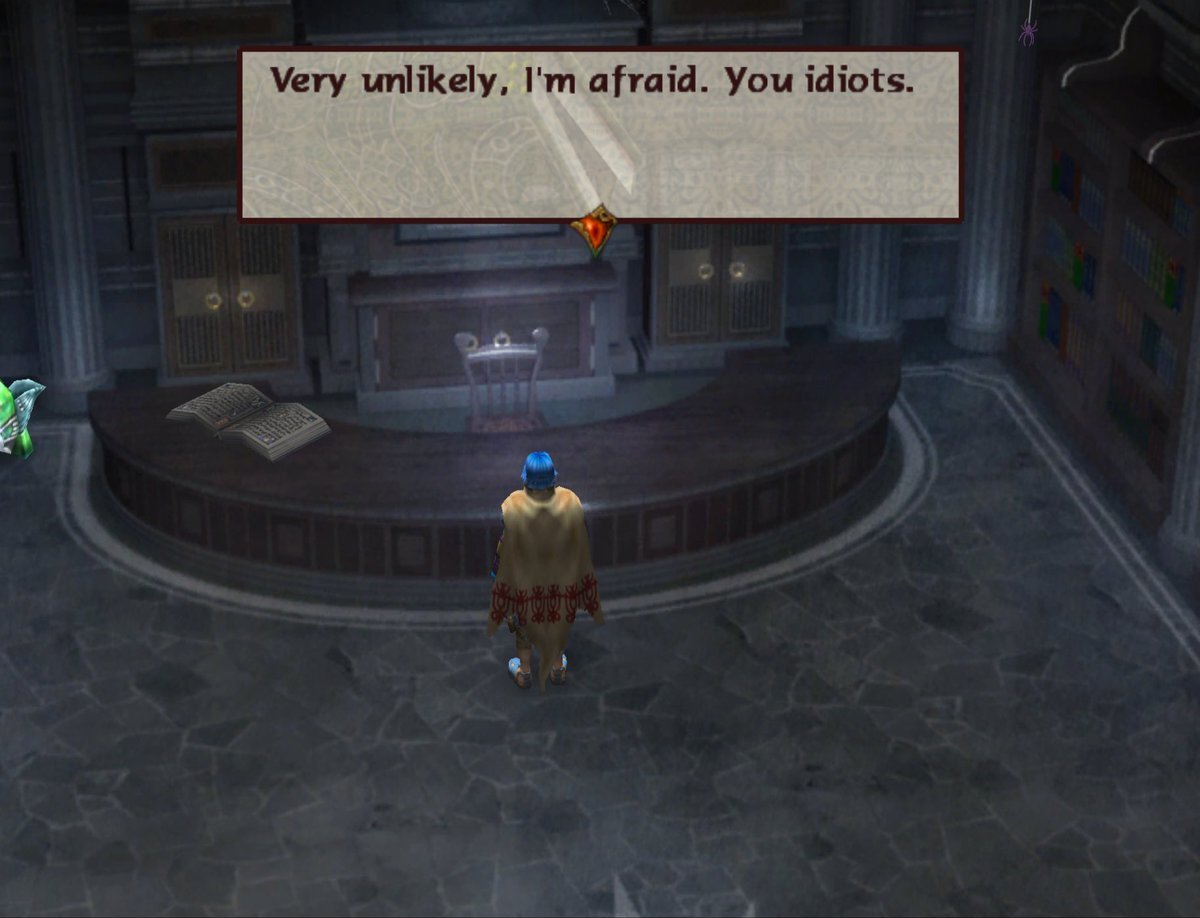This screenshot has height=918, width=1200.
Task: Click the dialogue box to continue
Action: pos(600,135)
